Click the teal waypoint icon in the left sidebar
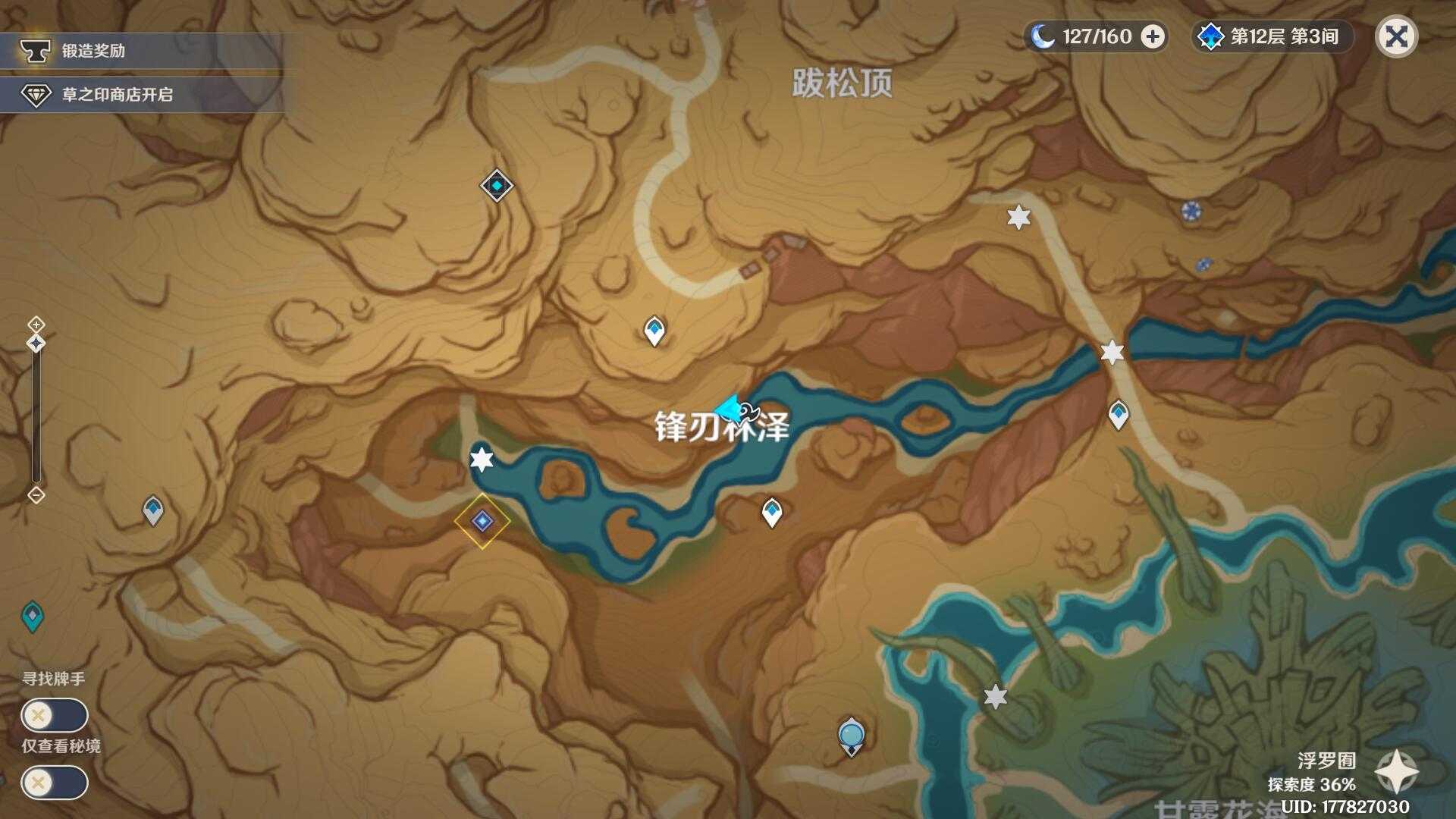 (x=32, y=614)
